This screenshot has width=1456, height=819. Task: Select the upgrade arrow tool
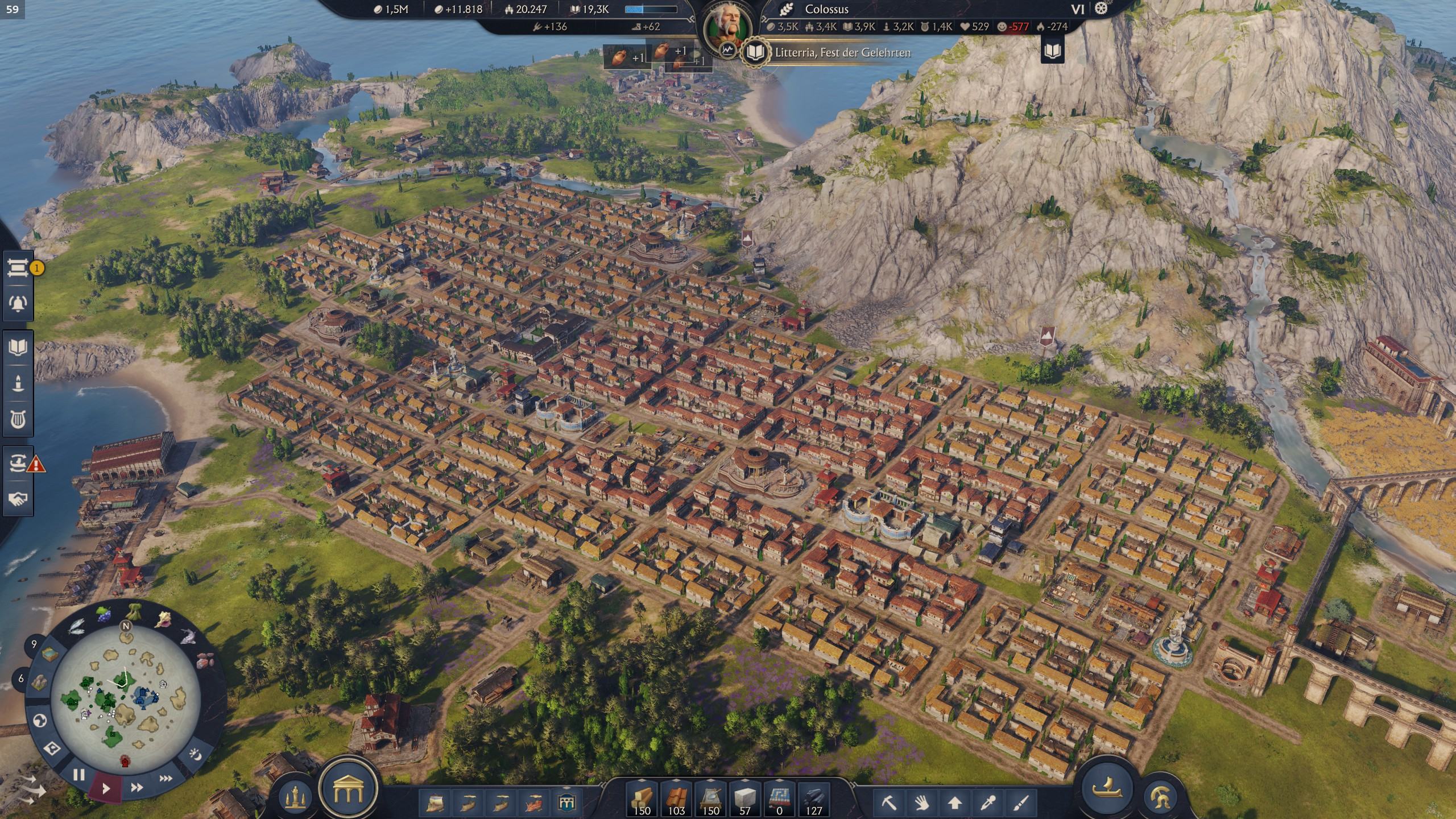pos(955,803)
